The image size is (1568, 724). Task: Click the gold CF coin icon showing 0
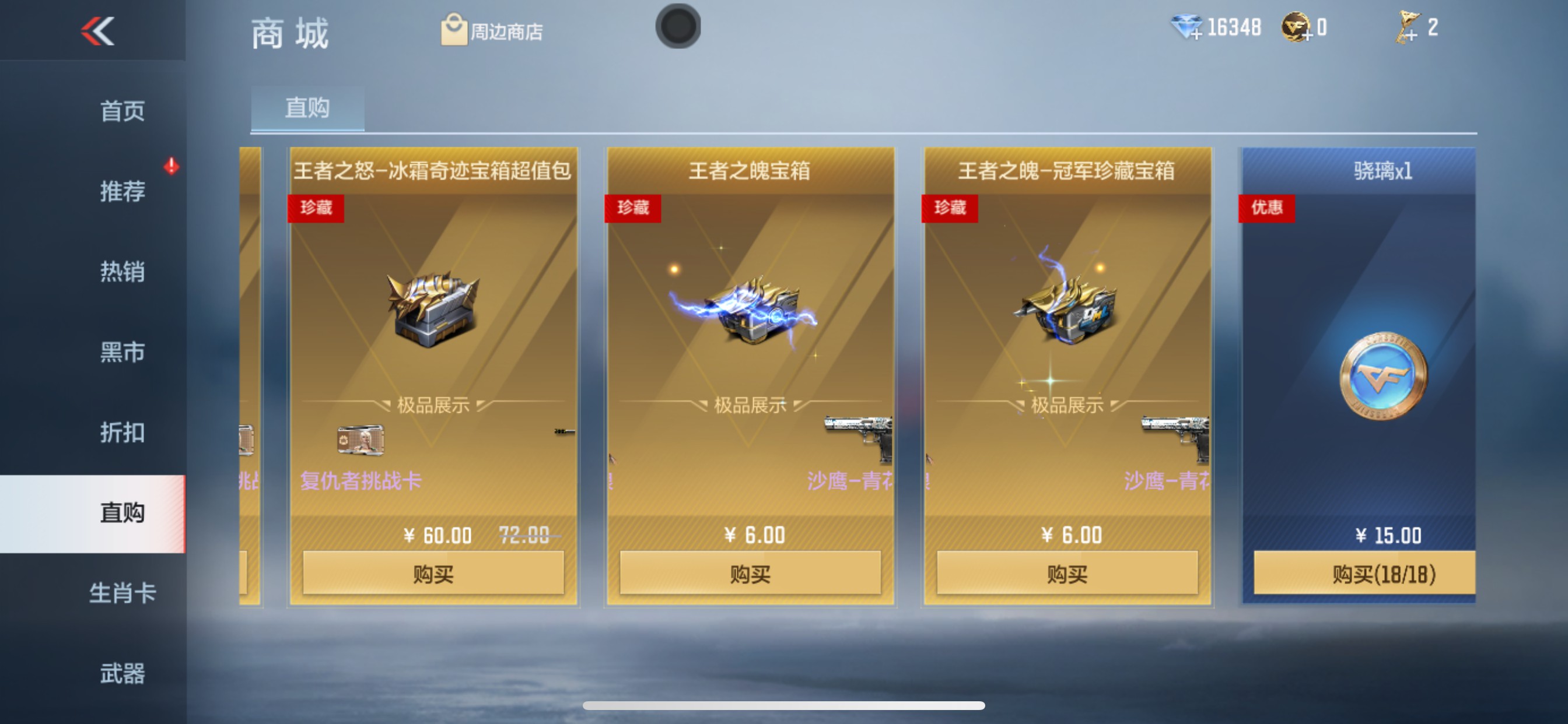pos(1296,28)
